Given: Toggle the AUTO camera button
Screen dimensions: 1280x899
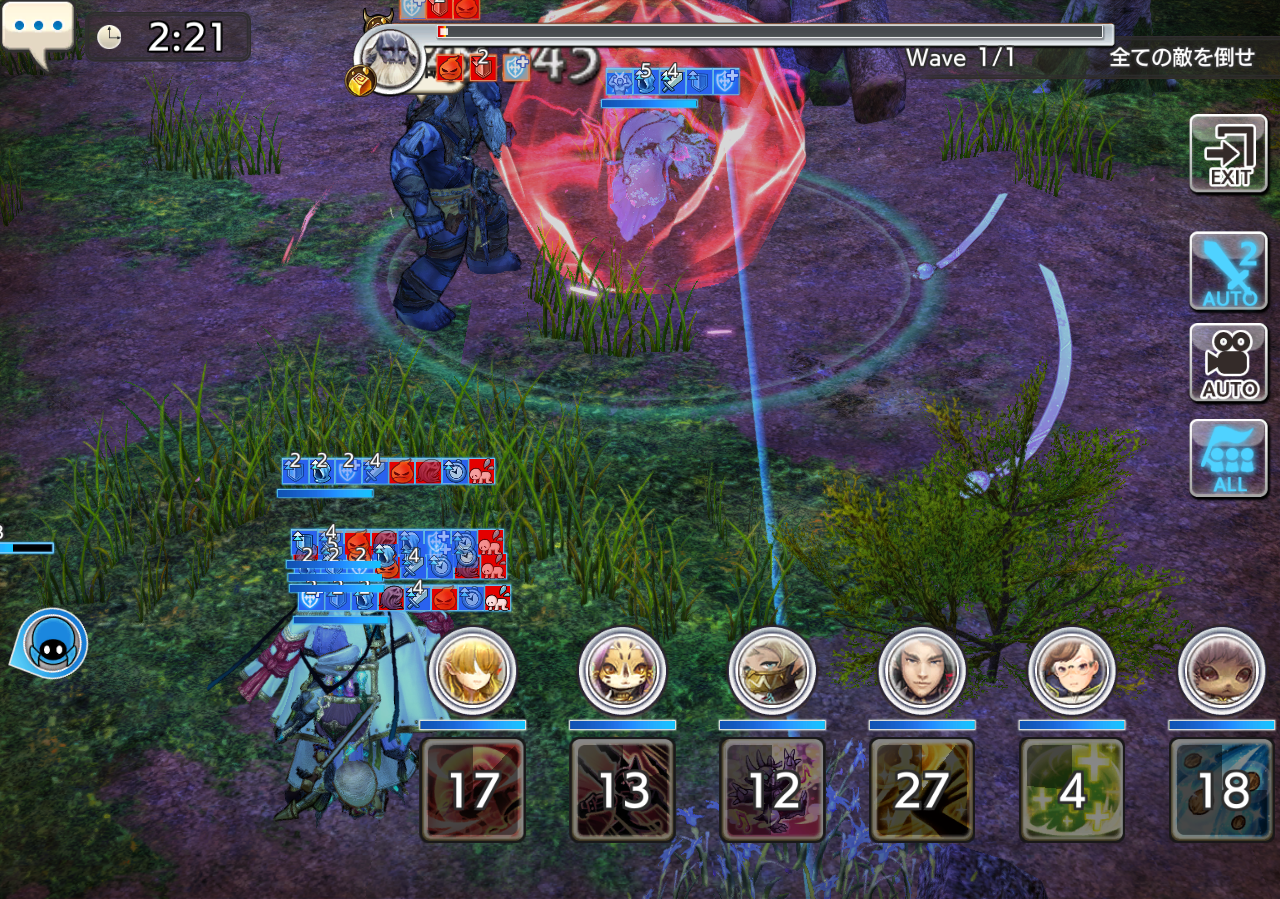Looking at the screenshot, I should (1229, 362).
